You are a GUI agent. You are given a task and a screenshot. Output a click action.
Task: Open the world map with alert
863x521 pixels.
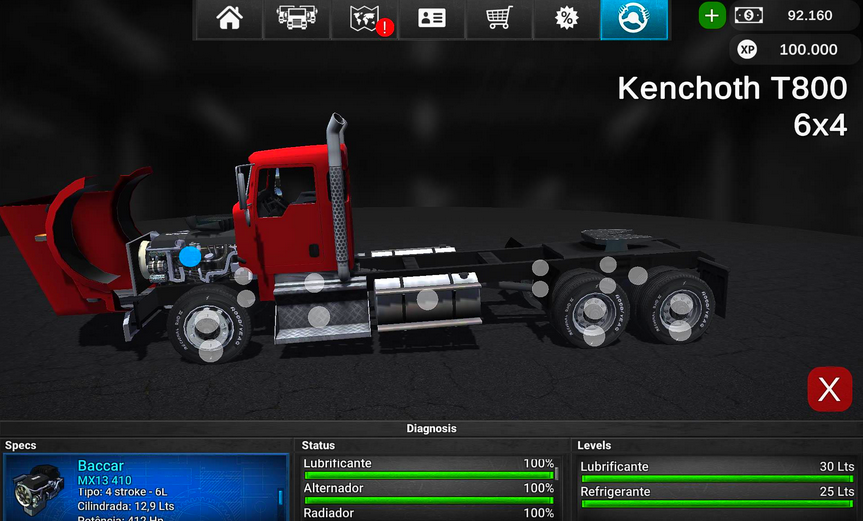tap(364, 19)
